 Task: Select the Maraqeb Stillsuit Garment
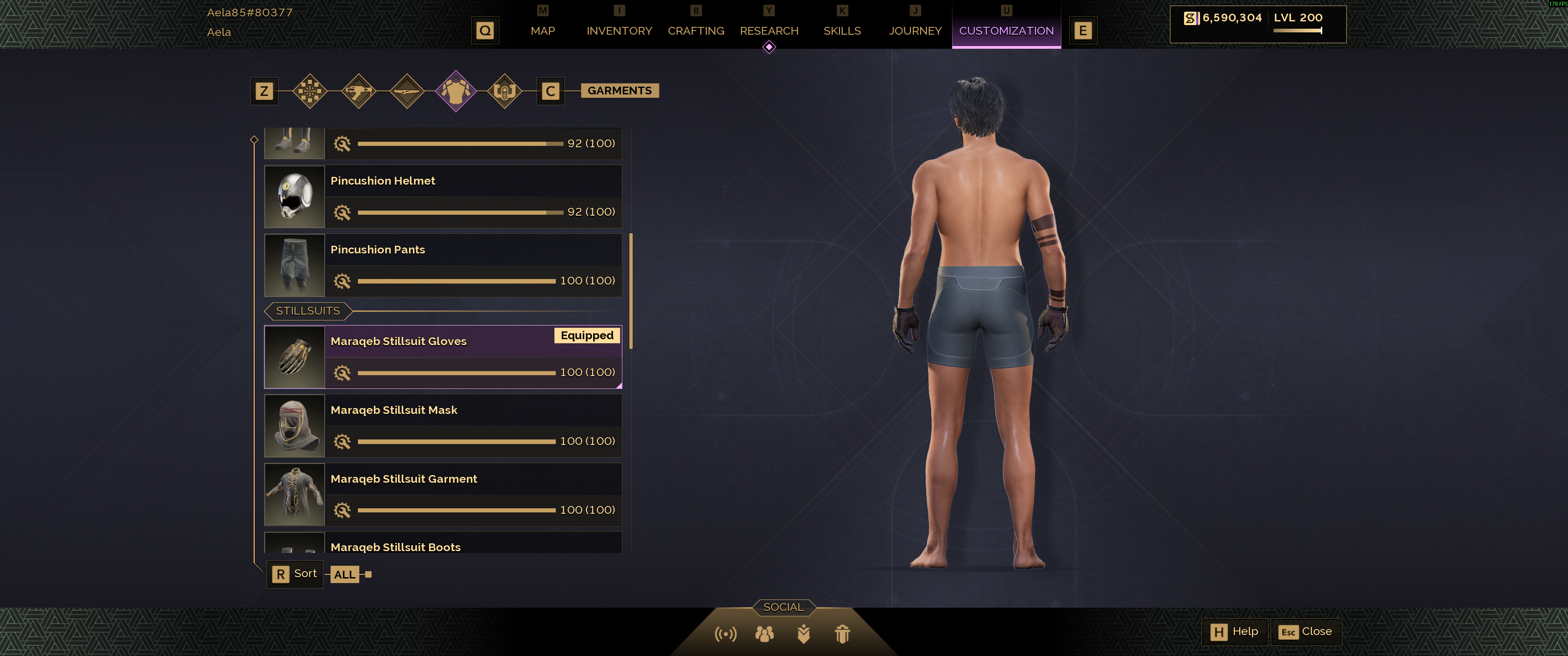click(x=443, y=494)
